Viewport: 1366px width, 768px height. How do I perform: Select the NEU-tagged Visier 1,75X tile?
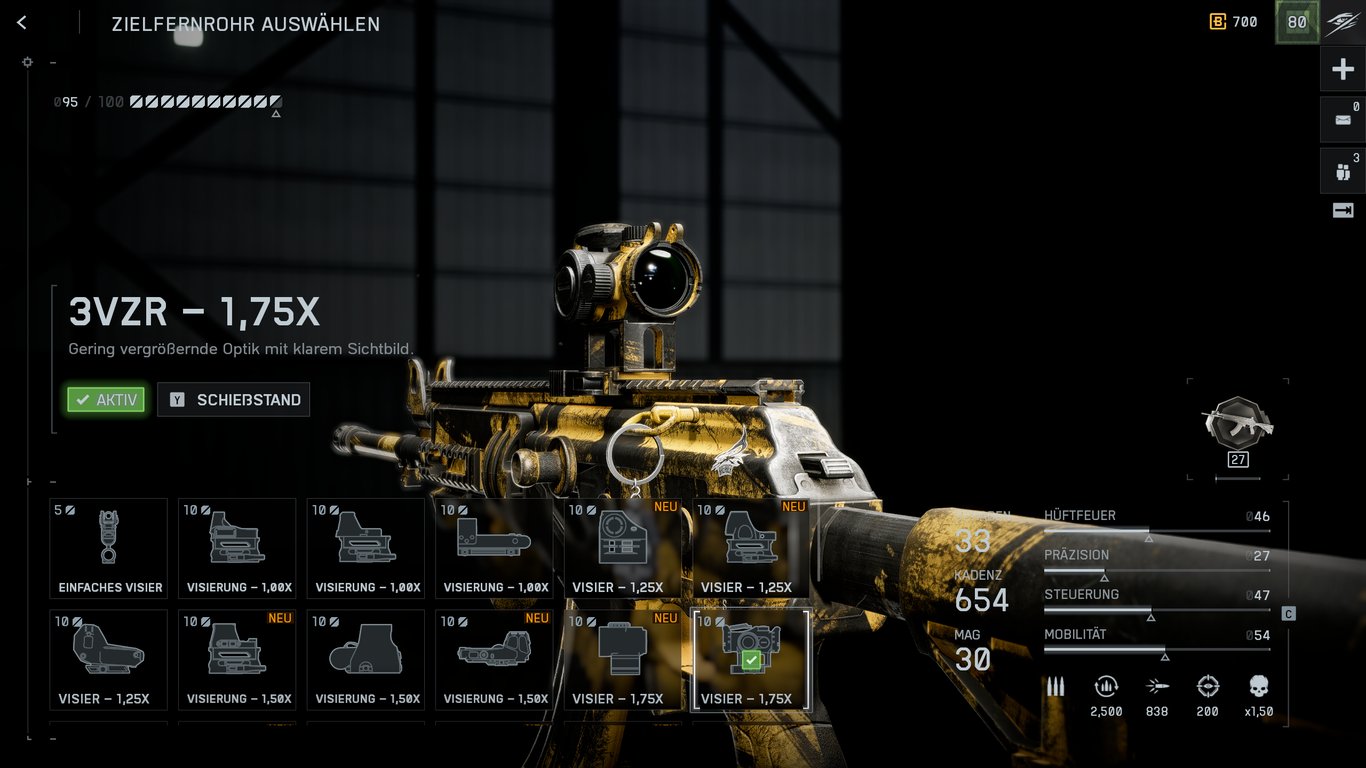[622, 660]
